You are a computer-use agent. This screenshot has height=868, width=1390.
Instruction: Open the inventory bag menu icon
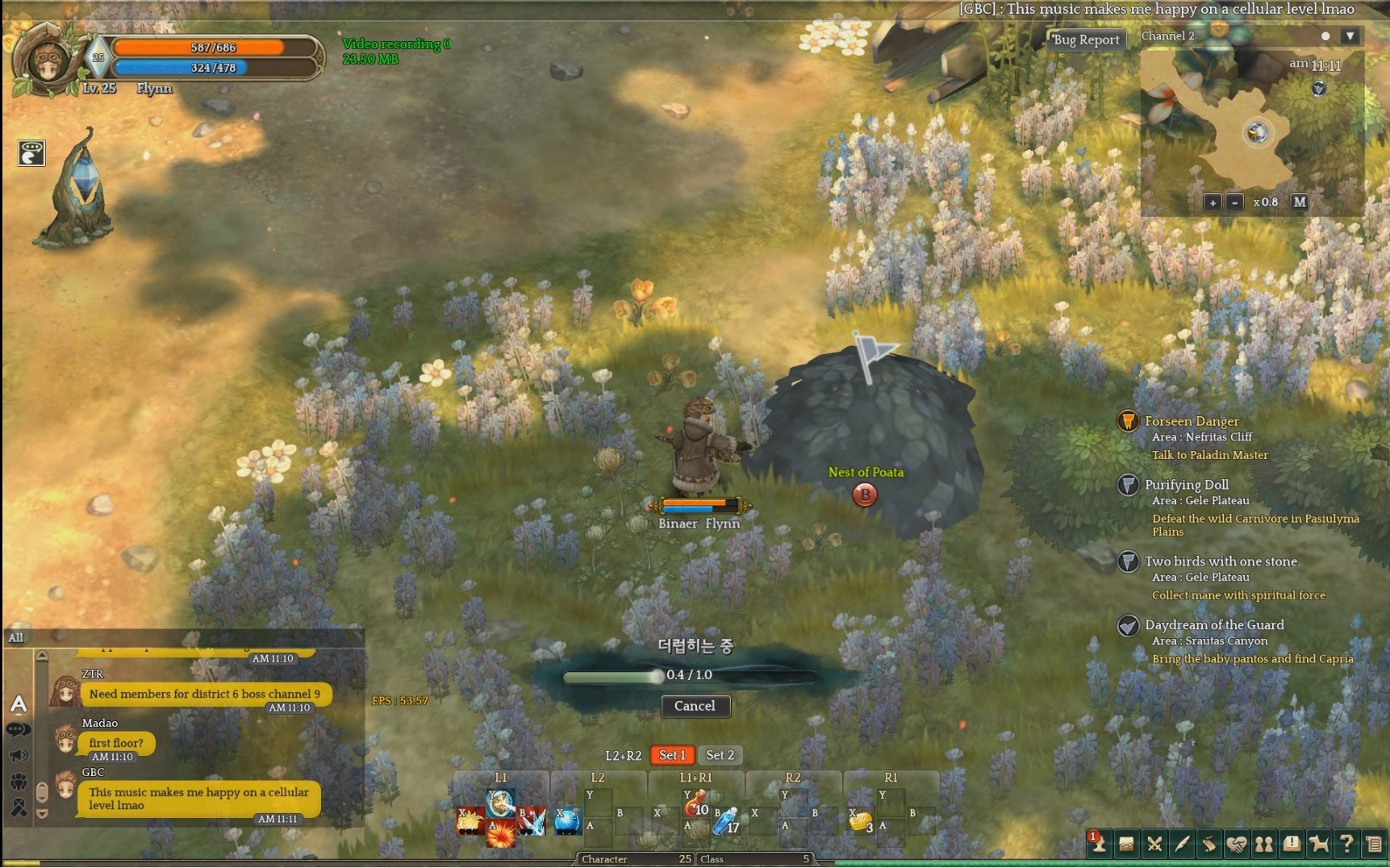[x=1126, y=845]
